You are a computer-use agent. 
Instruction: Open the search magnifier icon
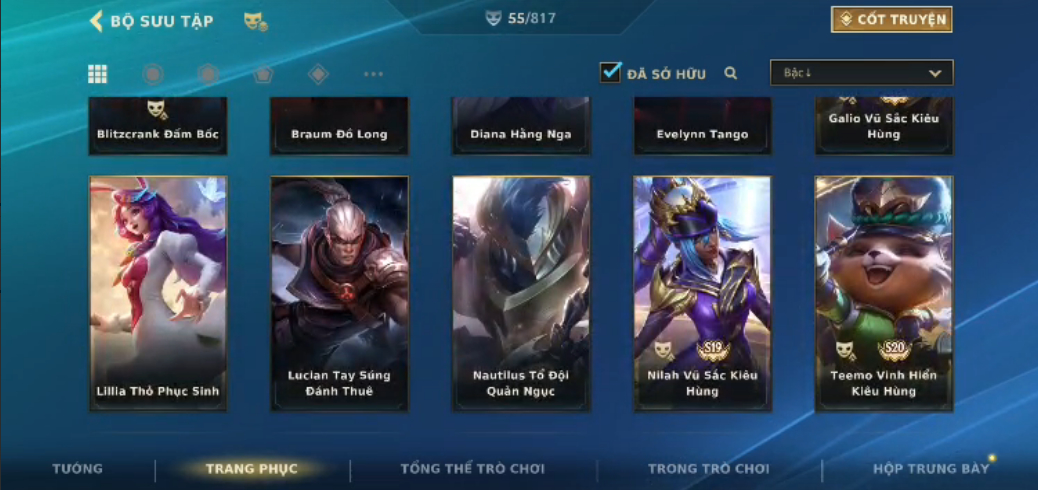(731, 73)
